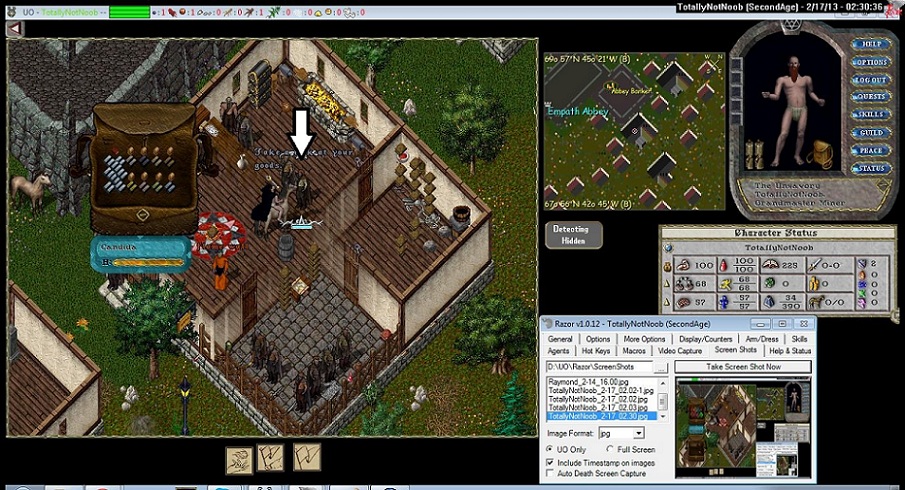
Task: Toggle Include Timestamp on images checkbox
Action: [x=551, y=463]
